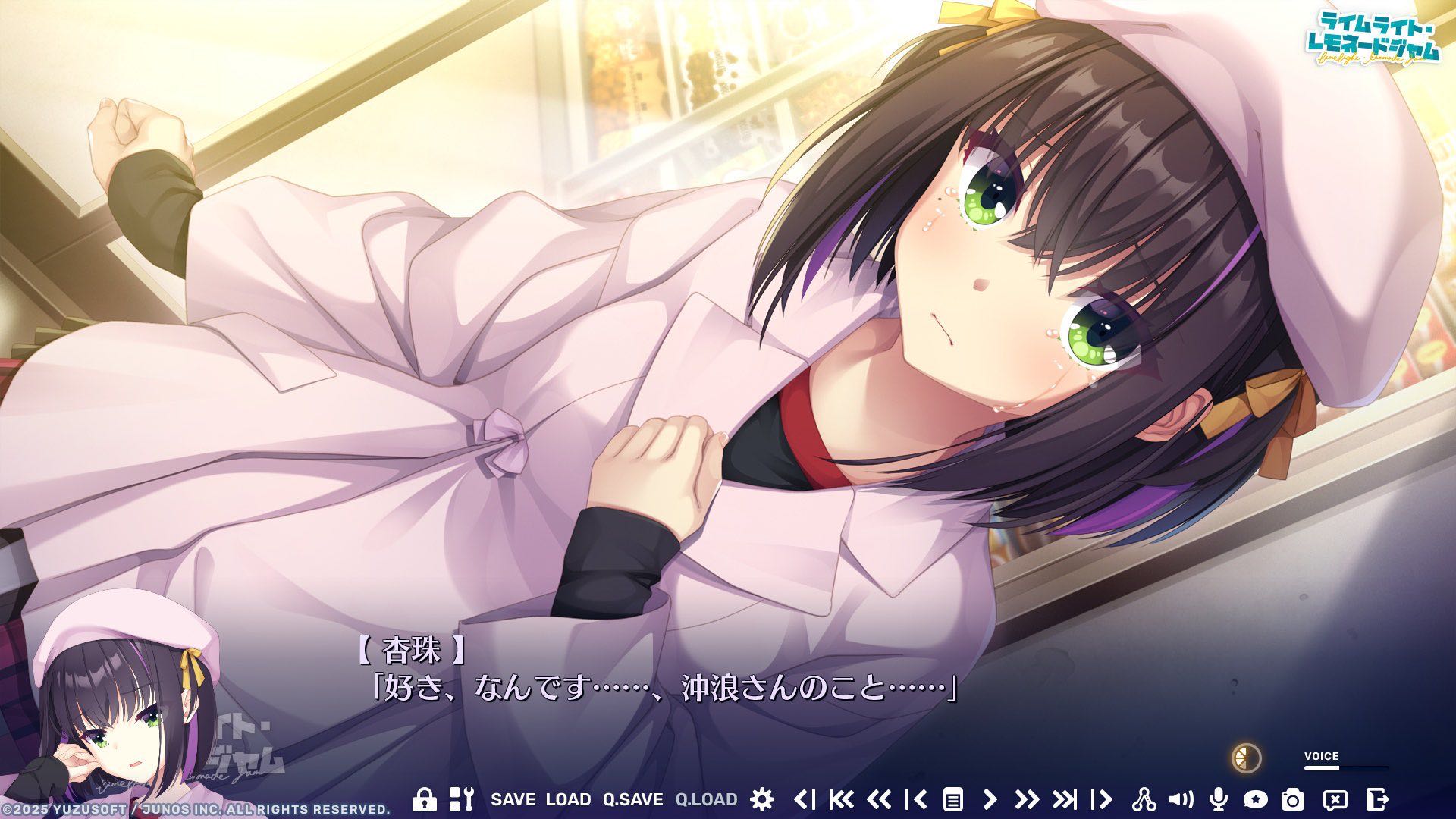Click the exit door icon

[x=1377, y=799]
